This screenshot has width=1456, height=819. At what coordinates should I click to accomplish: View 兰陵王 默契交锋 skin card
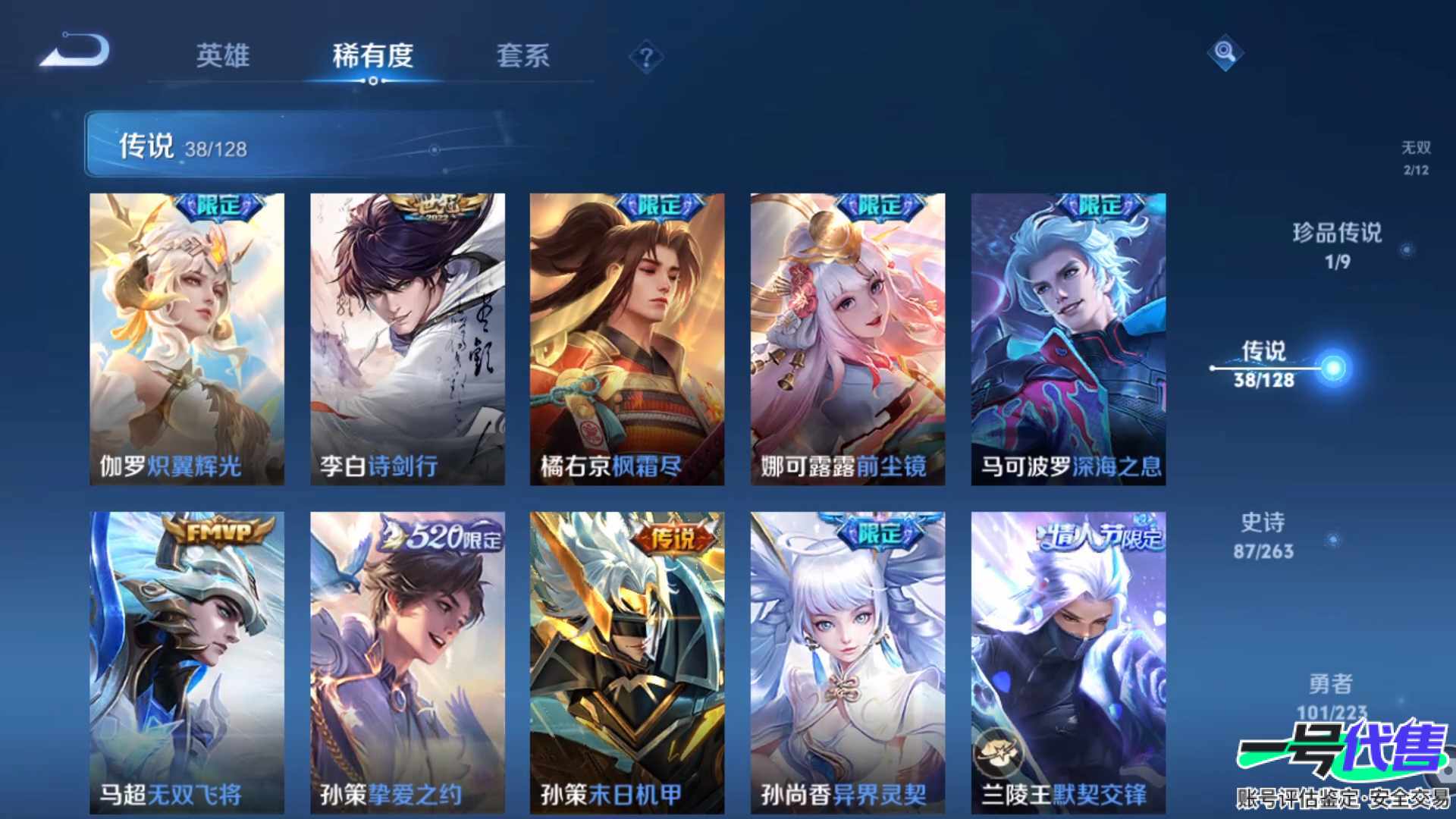(1068, 662)
